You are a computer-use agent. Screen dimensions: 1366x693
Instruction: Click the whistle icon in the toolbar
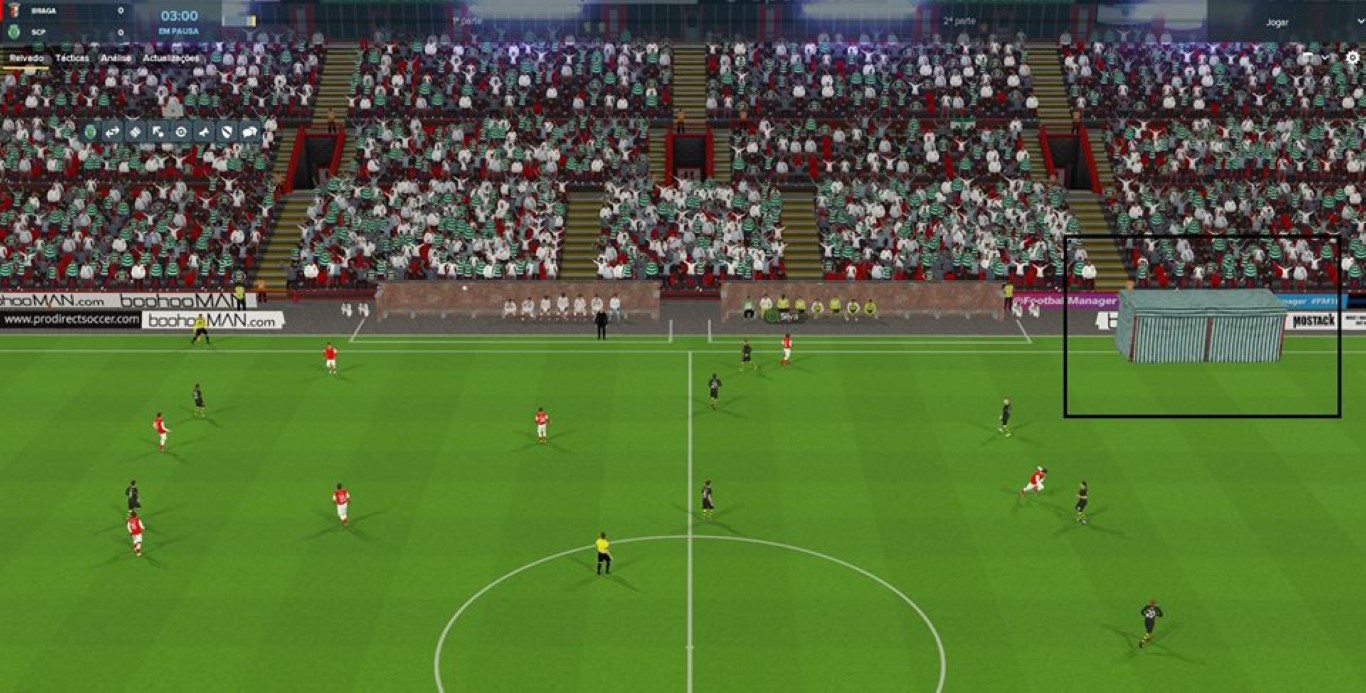(204, 132)
